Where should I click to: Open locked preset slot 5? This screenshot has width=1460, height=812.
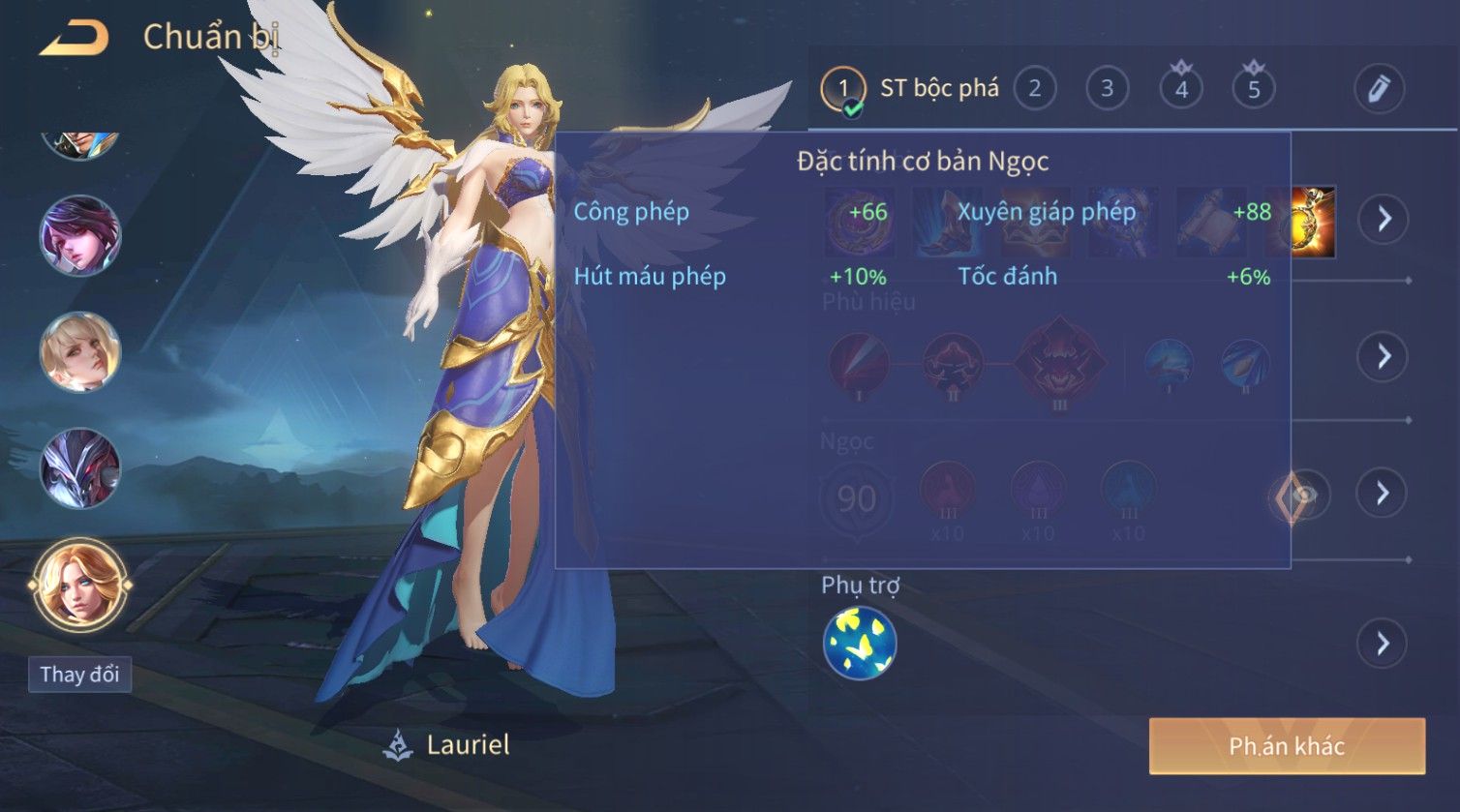[x=1254, y=89]
